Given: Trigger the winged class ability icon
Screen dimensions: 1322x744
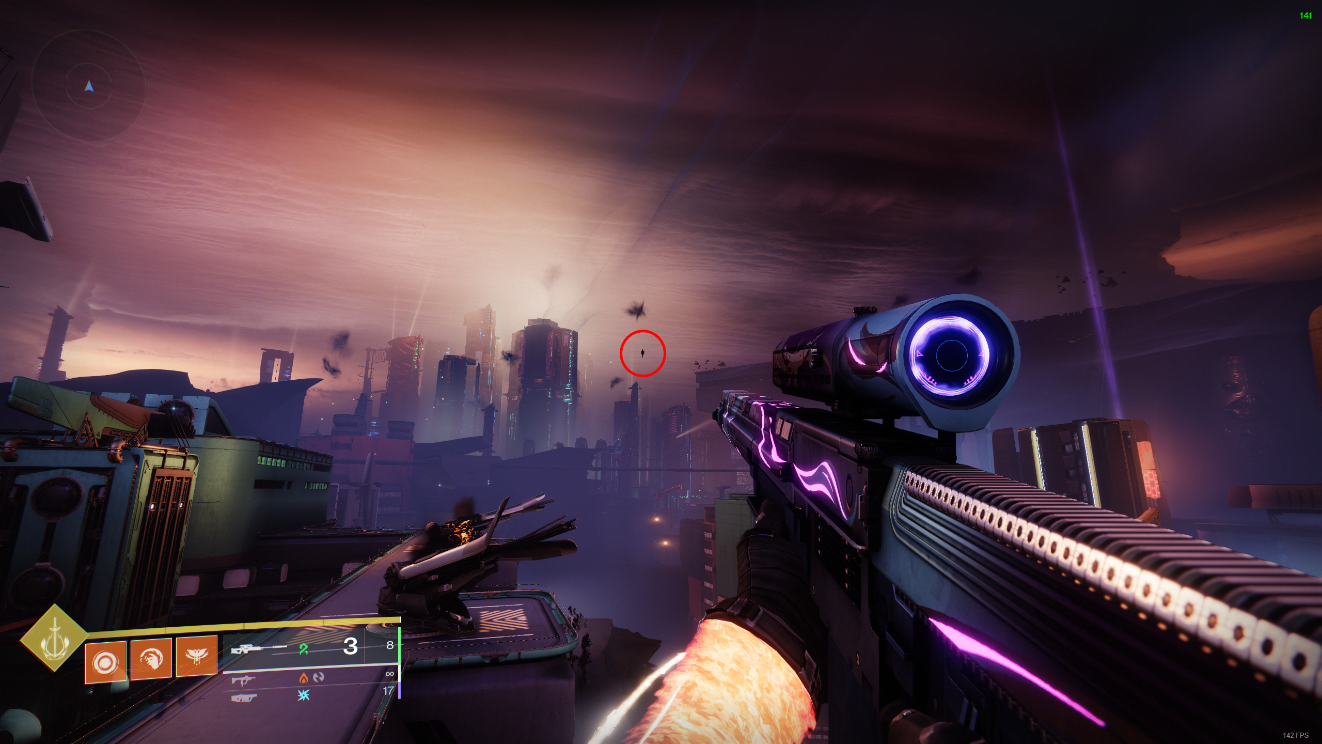Looking at the screenshot, I should tap(196, 656).
